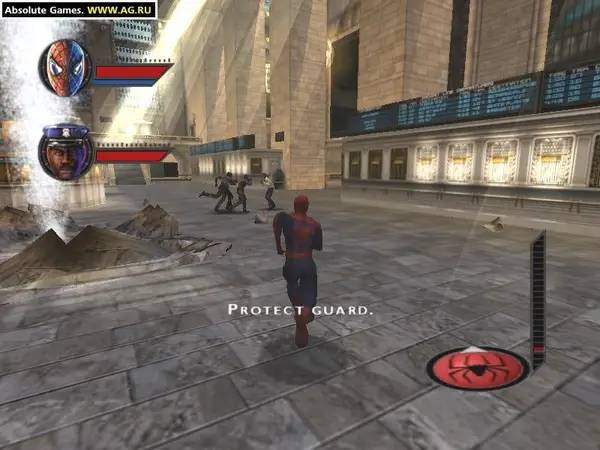Open the WWW.AG.RU watermark link
600x450 pixels.
120,9
